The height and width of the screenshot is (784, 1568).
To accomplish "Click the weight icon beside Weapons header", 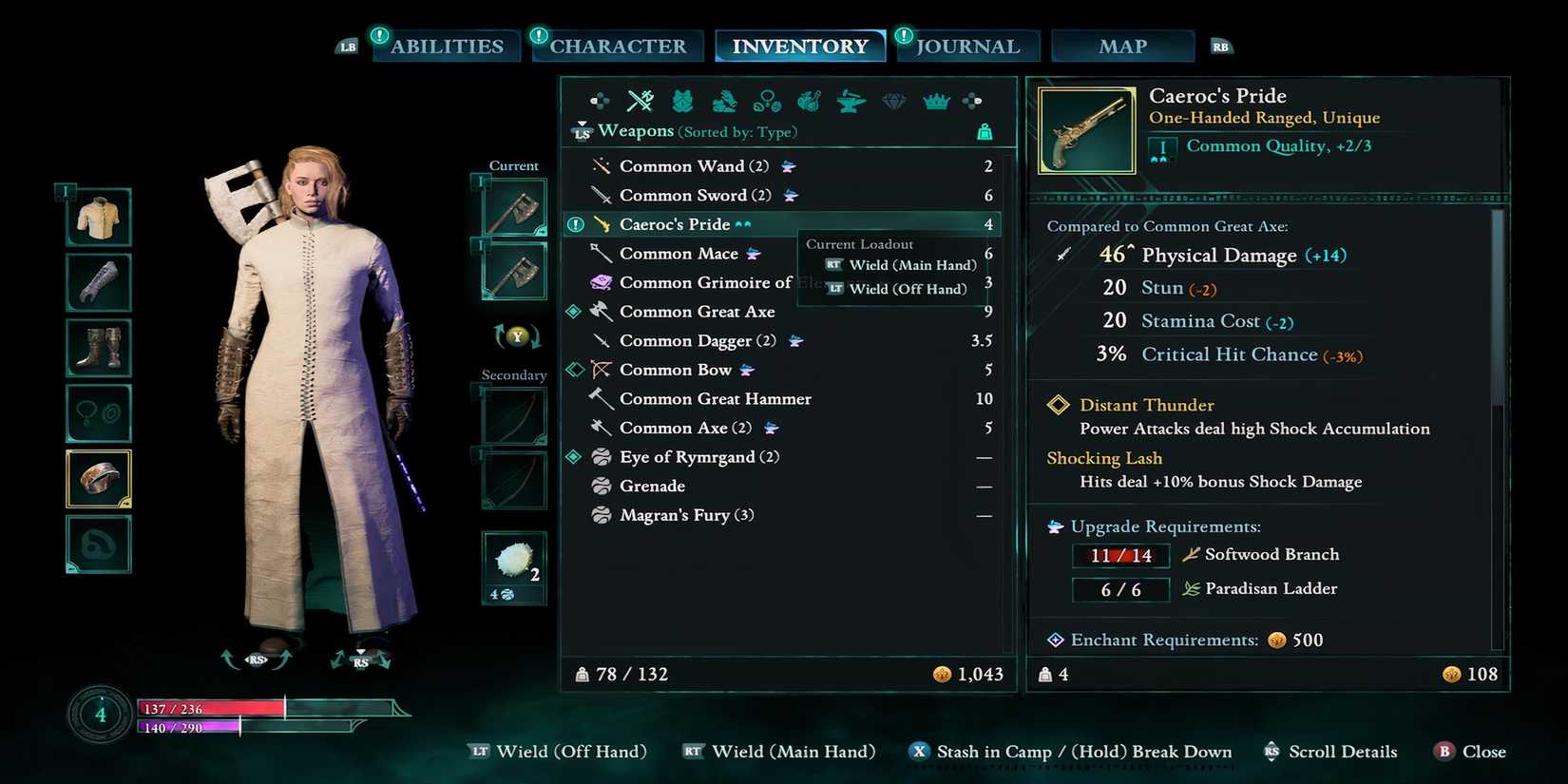I will [985, 132].
